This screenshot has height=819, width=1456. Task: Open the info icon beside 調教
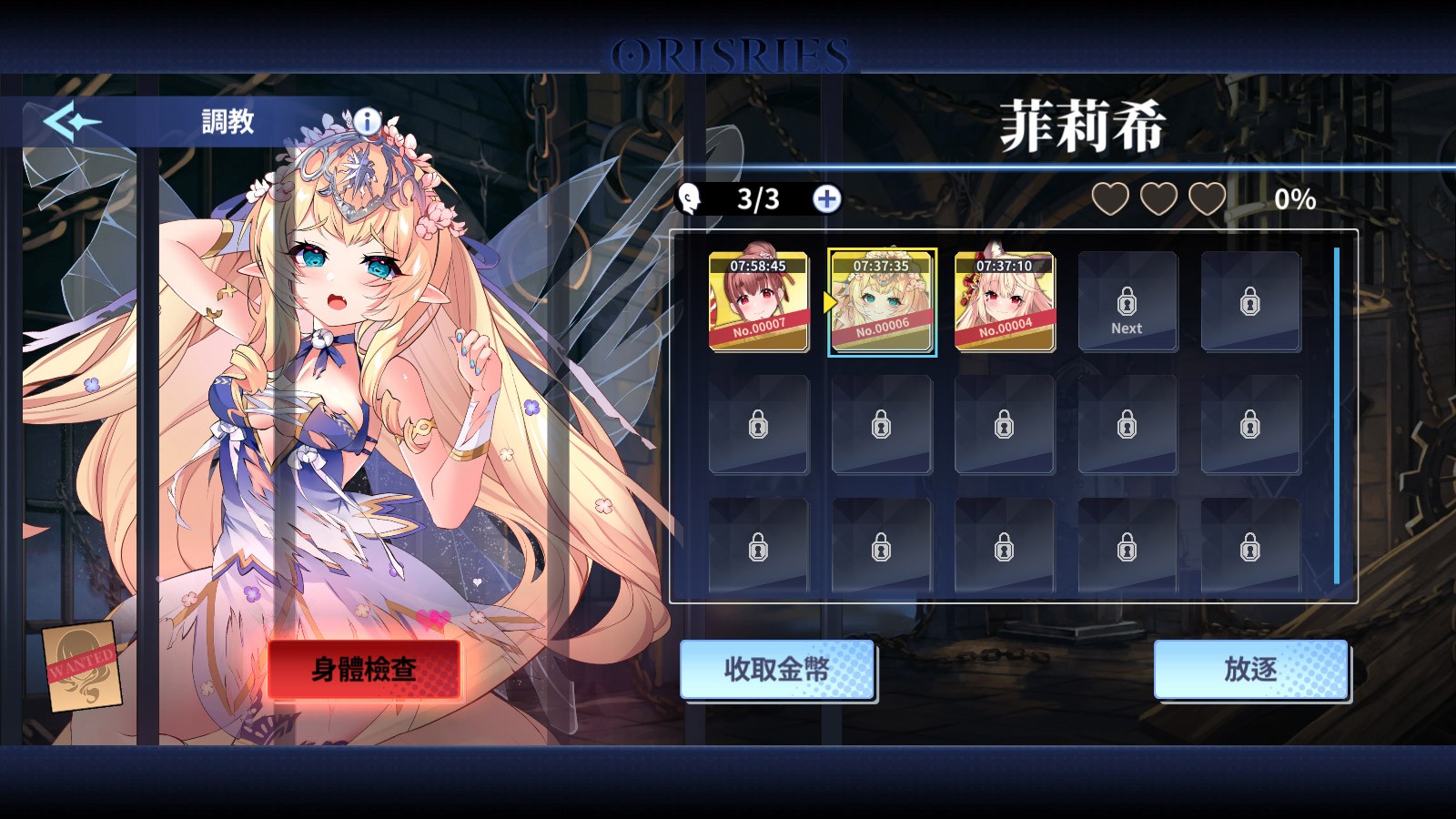[367, 120]
